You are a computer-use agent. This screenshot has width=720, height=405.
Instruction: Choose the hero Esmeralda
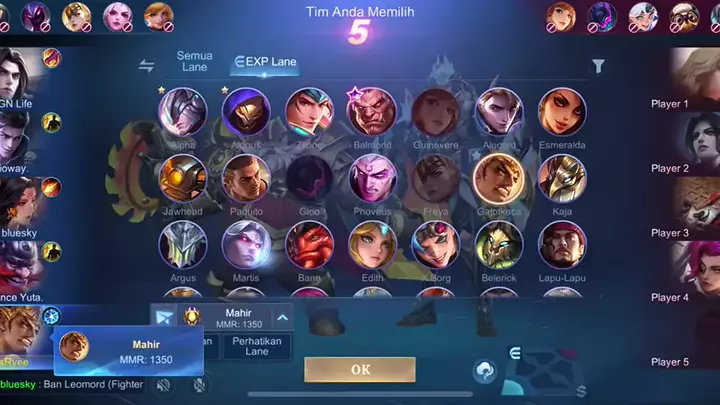coord(562,113)
